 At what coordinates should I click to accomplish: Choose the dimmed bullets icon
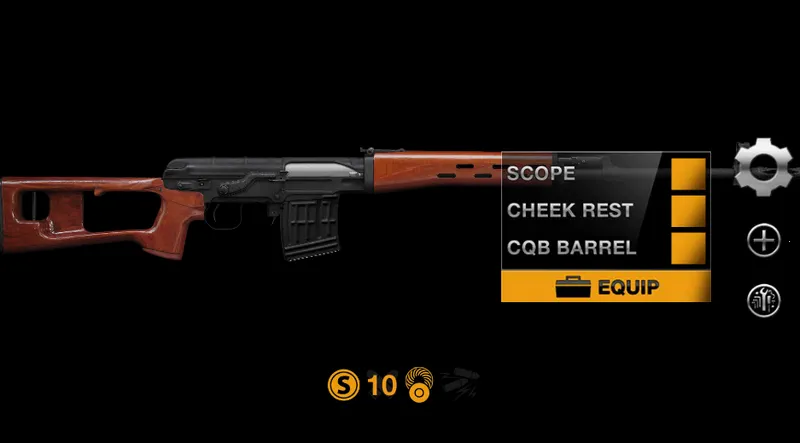click(x=461, y=383)
